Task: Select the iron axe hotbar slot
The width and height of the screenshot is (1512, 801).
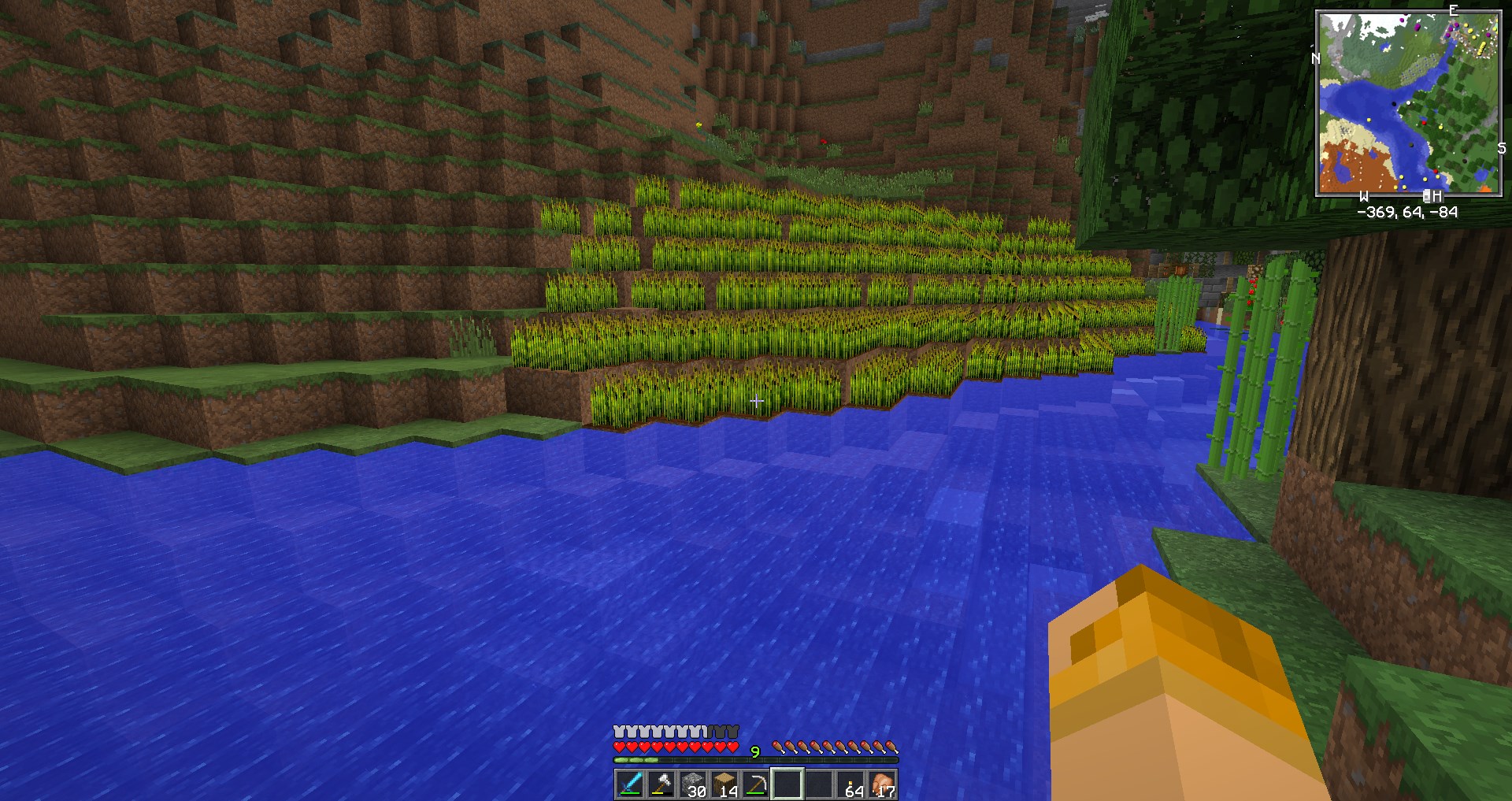Action: pos(661,784)
